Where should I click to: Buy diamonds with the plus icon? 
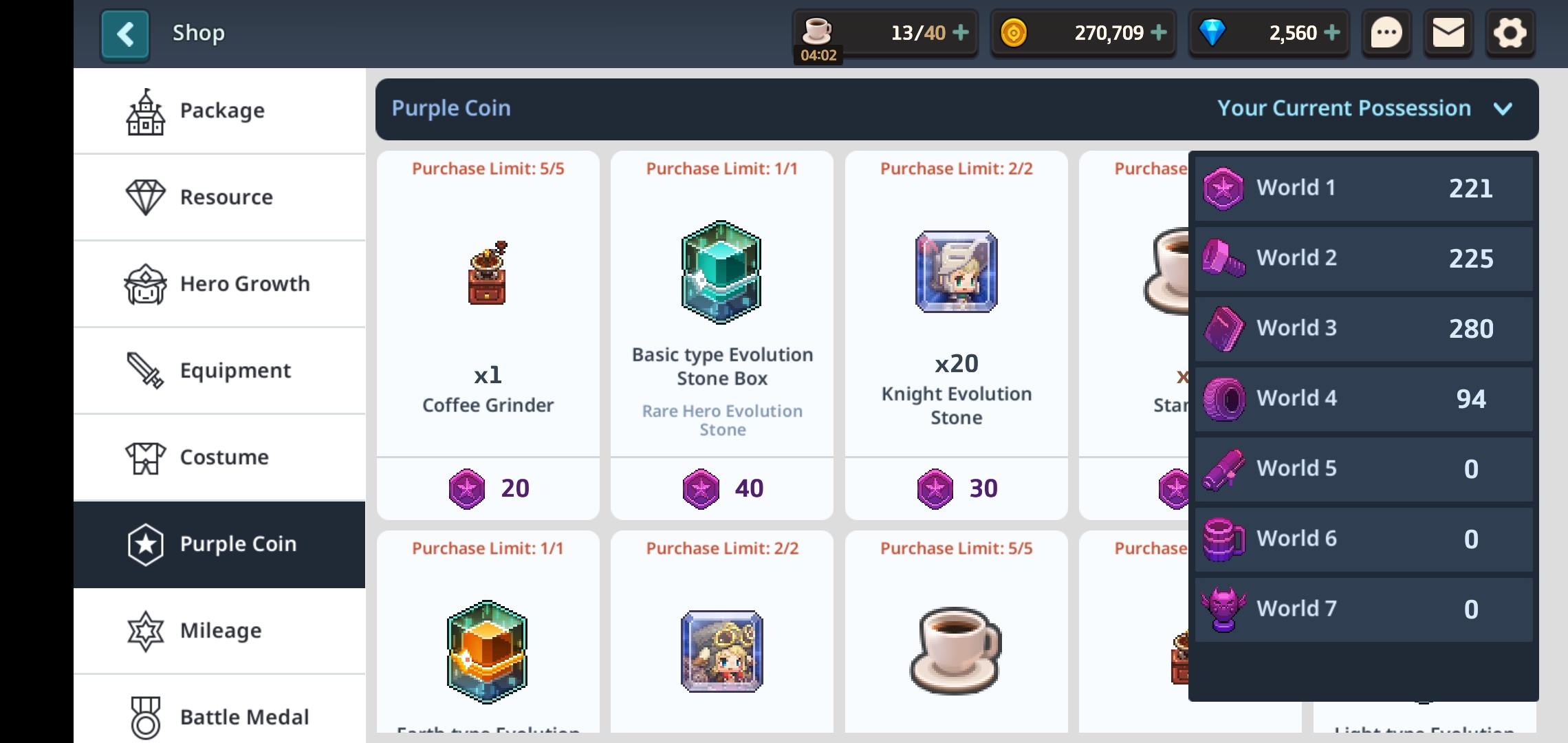point(1333,32)
